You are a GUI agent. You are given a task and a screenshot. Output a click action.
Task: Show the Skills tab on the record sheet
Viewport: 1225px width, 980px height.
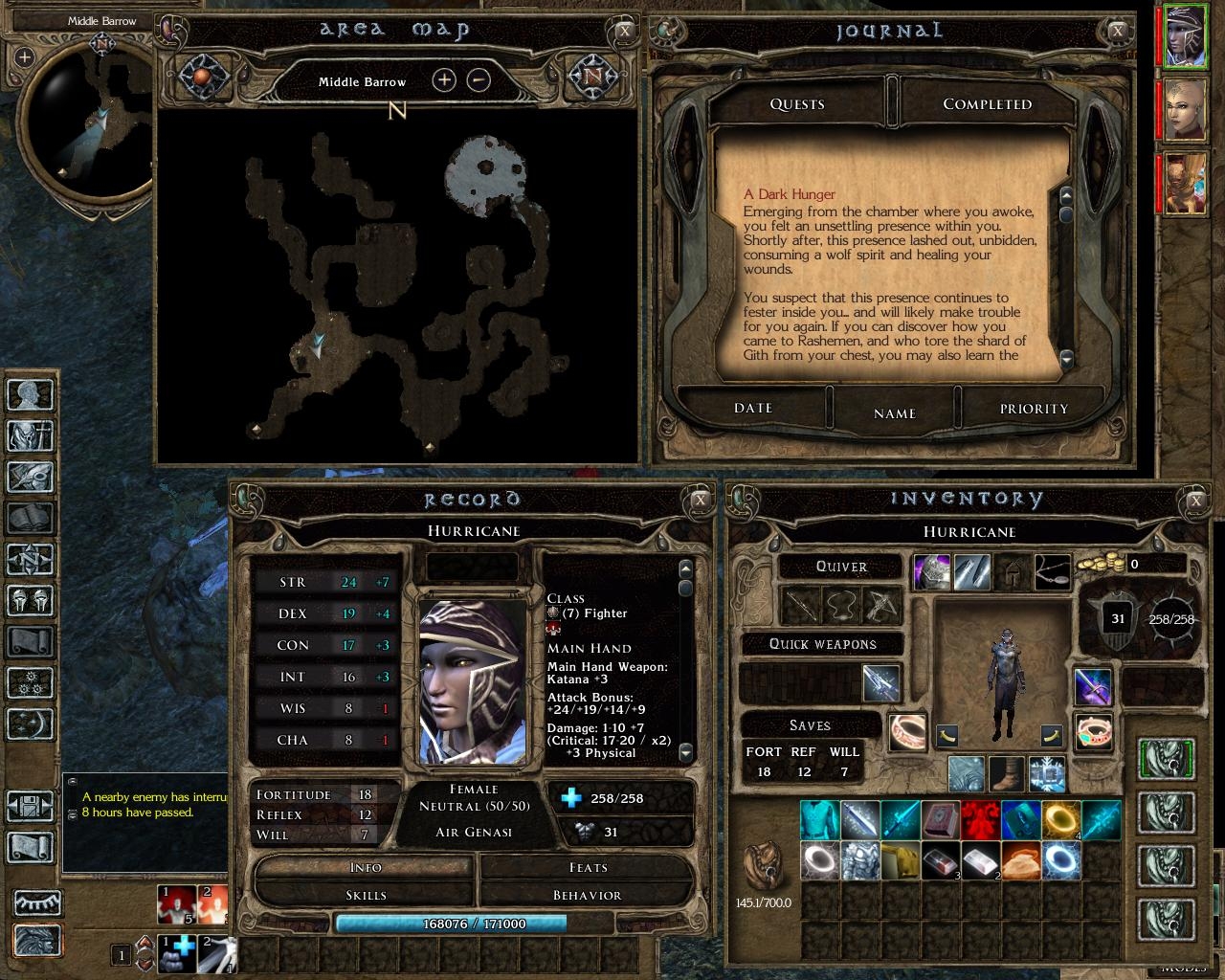pos(366,895)
